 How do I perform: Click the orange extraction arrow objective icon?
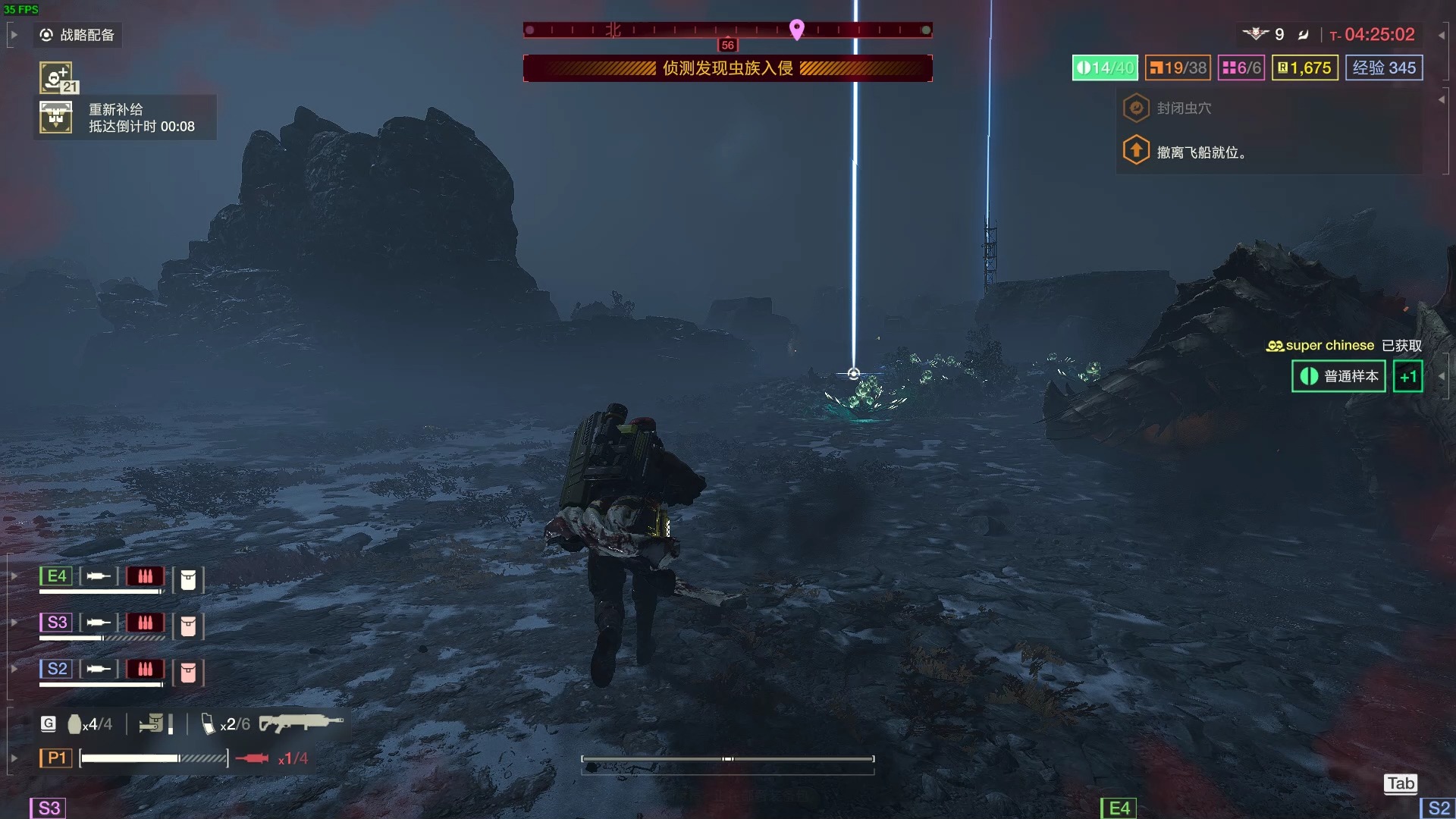point(1136,149)
